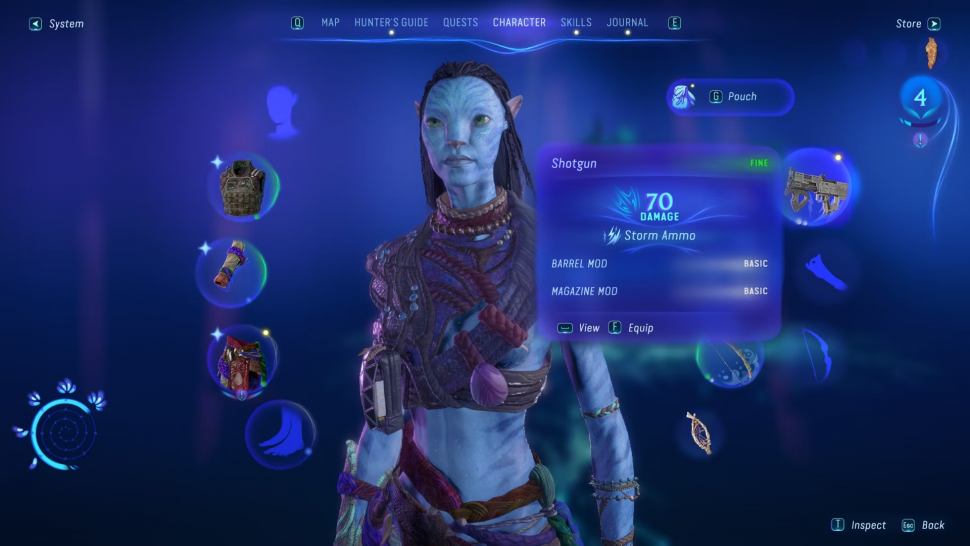Switch to the Quests tab
The width and height of the screenshot is (970, 546).
[460, 22]
